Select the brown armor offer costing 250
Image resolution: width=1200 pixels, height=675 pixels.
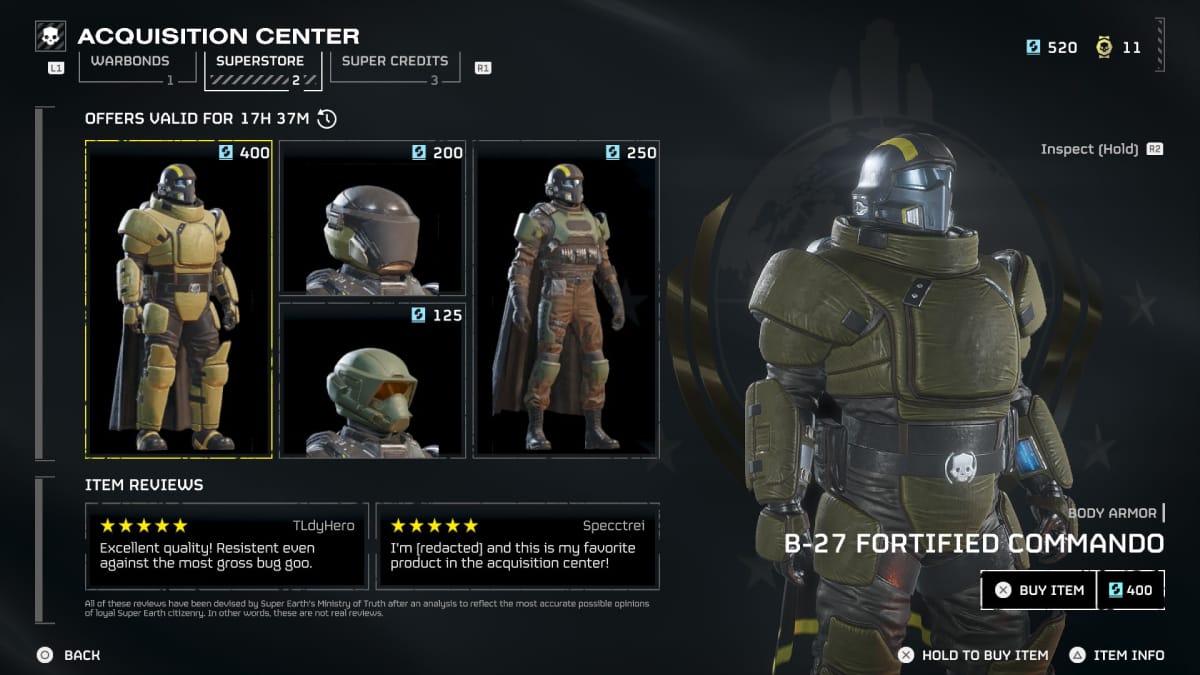pos(566,299)
